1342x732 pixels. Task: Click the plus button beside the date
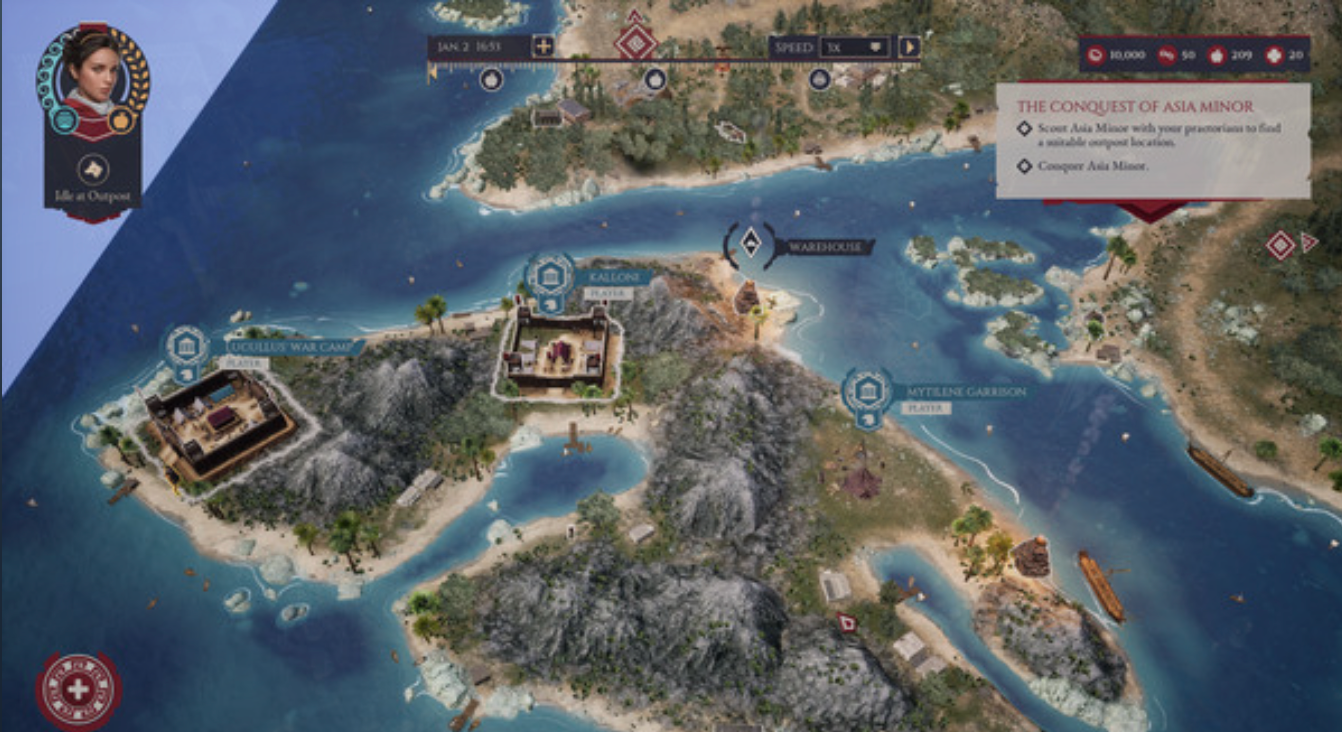point(542,46)
